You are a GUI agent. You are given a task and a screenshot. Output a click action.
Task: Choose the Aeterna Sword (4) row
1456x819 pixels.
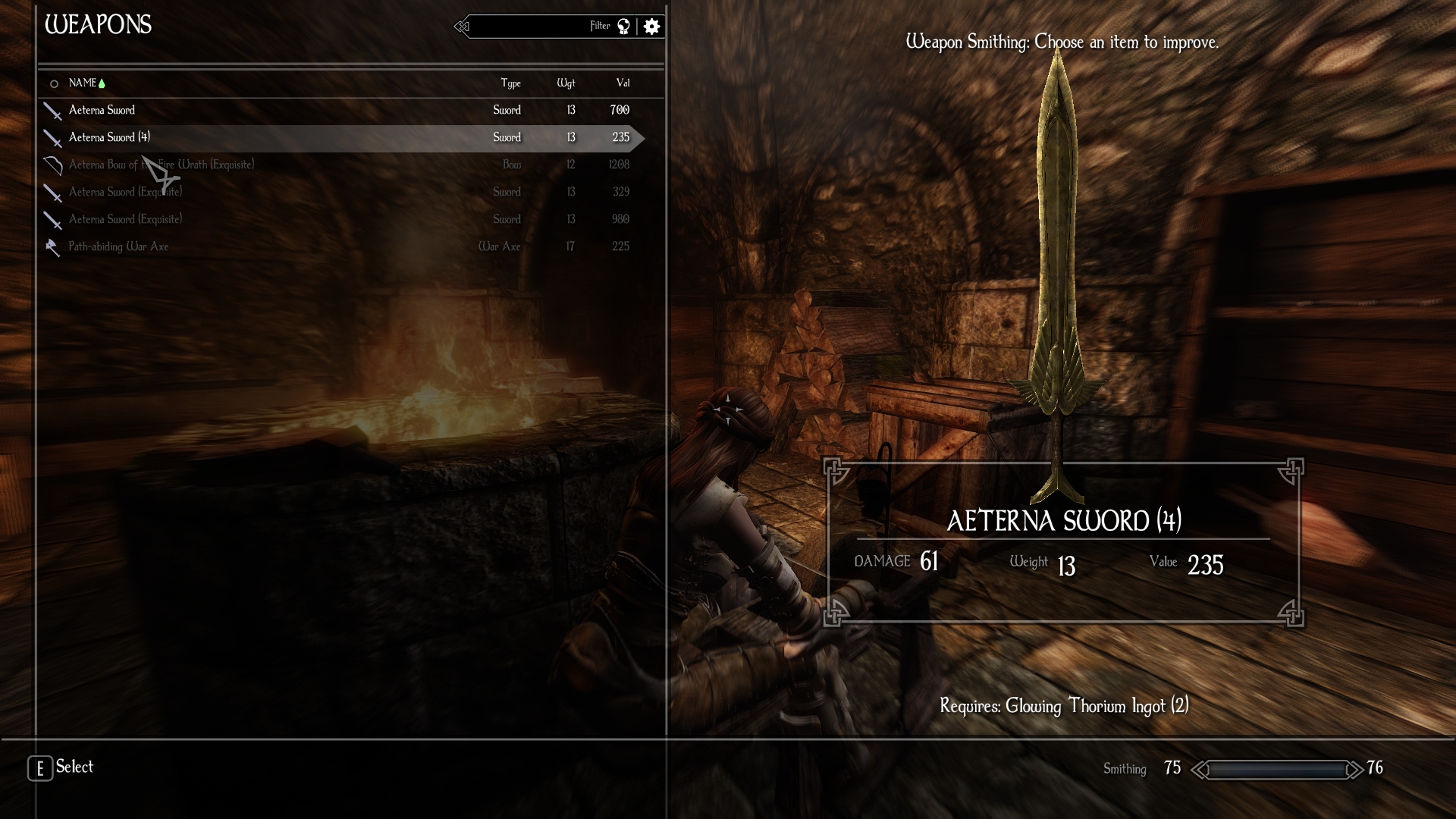(x=109, y=137)
